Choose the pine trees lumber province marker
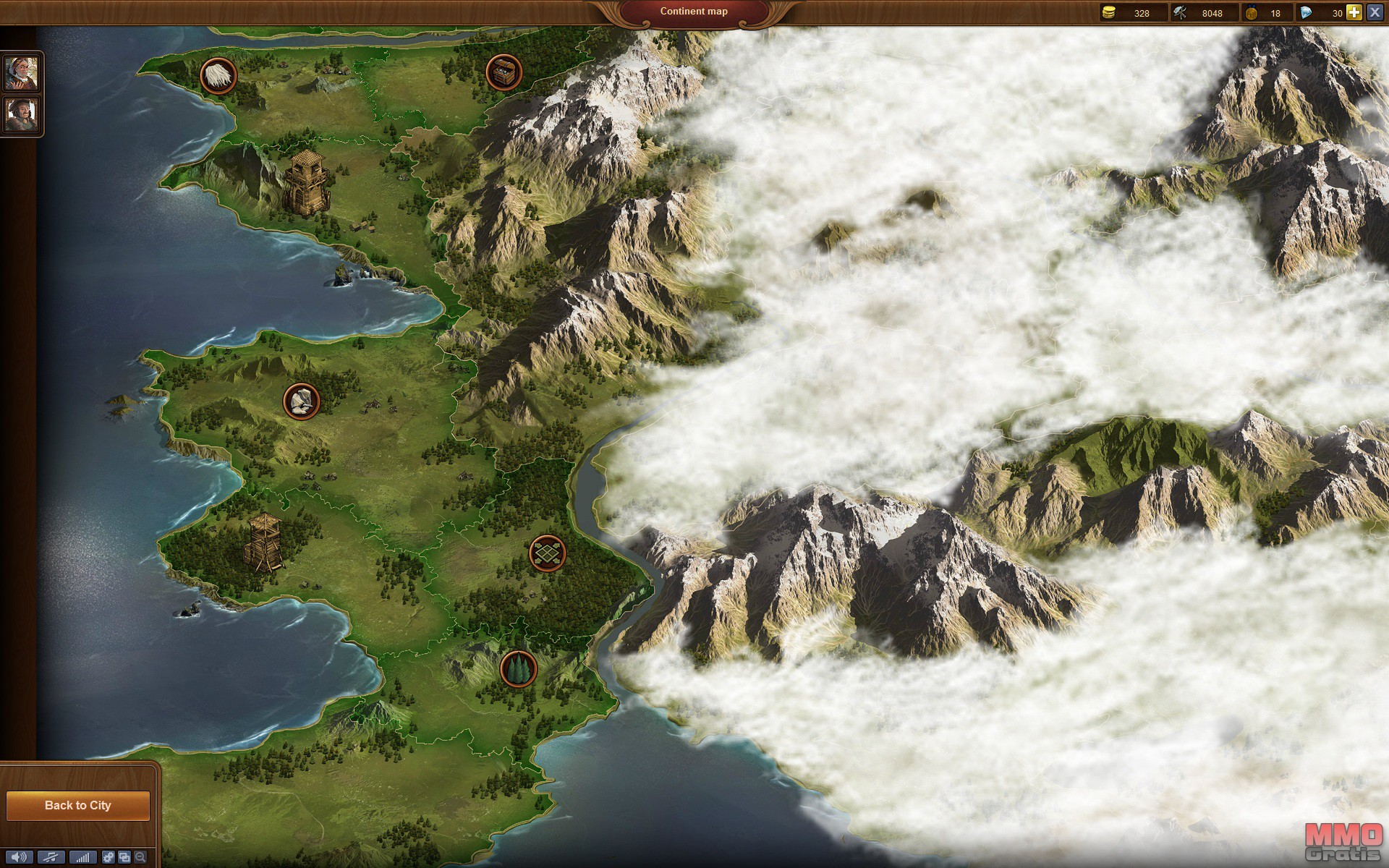Viewport: 1389px width, 868px height. coord(519,668)
